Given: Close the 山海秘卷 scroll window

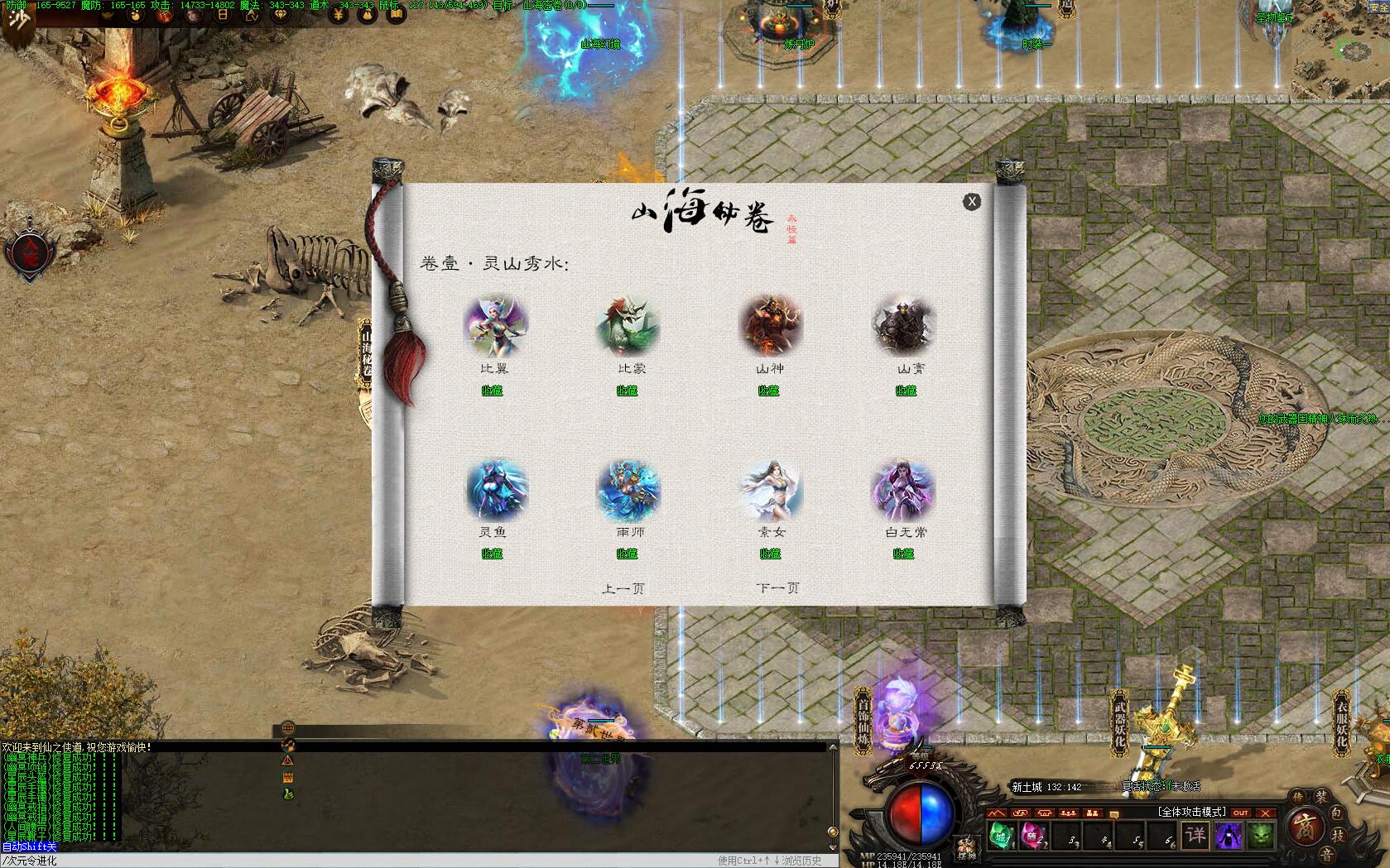Looking at the screenshot, I should [971, 201].
